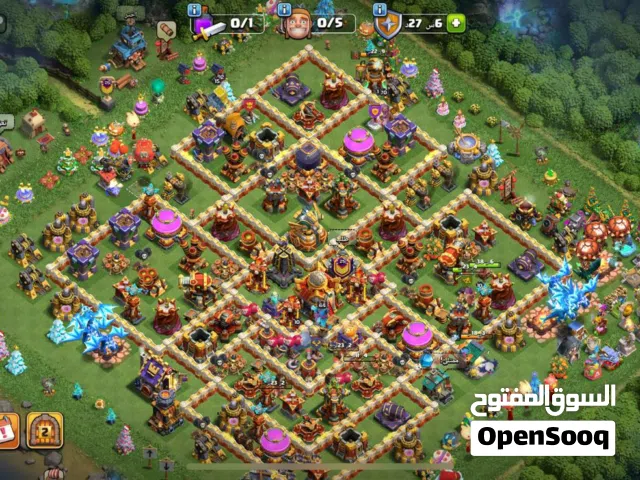Open the furnace door button showing 2
The height and width of the screenshot is (480, 640).
44,428
